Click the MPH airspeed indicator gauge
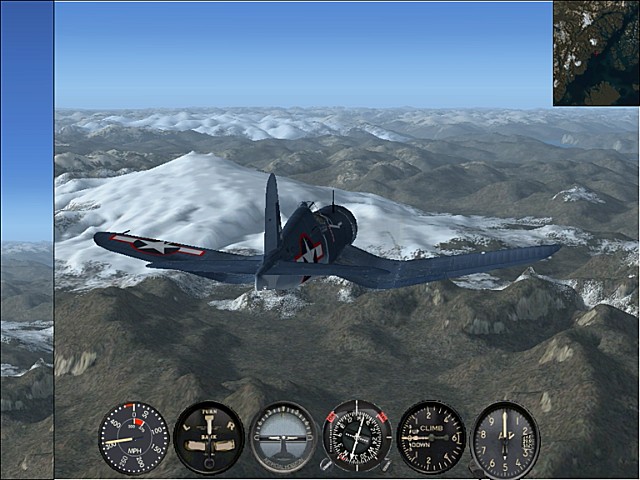This screenshot has height=480, width=640. [134, 437]
